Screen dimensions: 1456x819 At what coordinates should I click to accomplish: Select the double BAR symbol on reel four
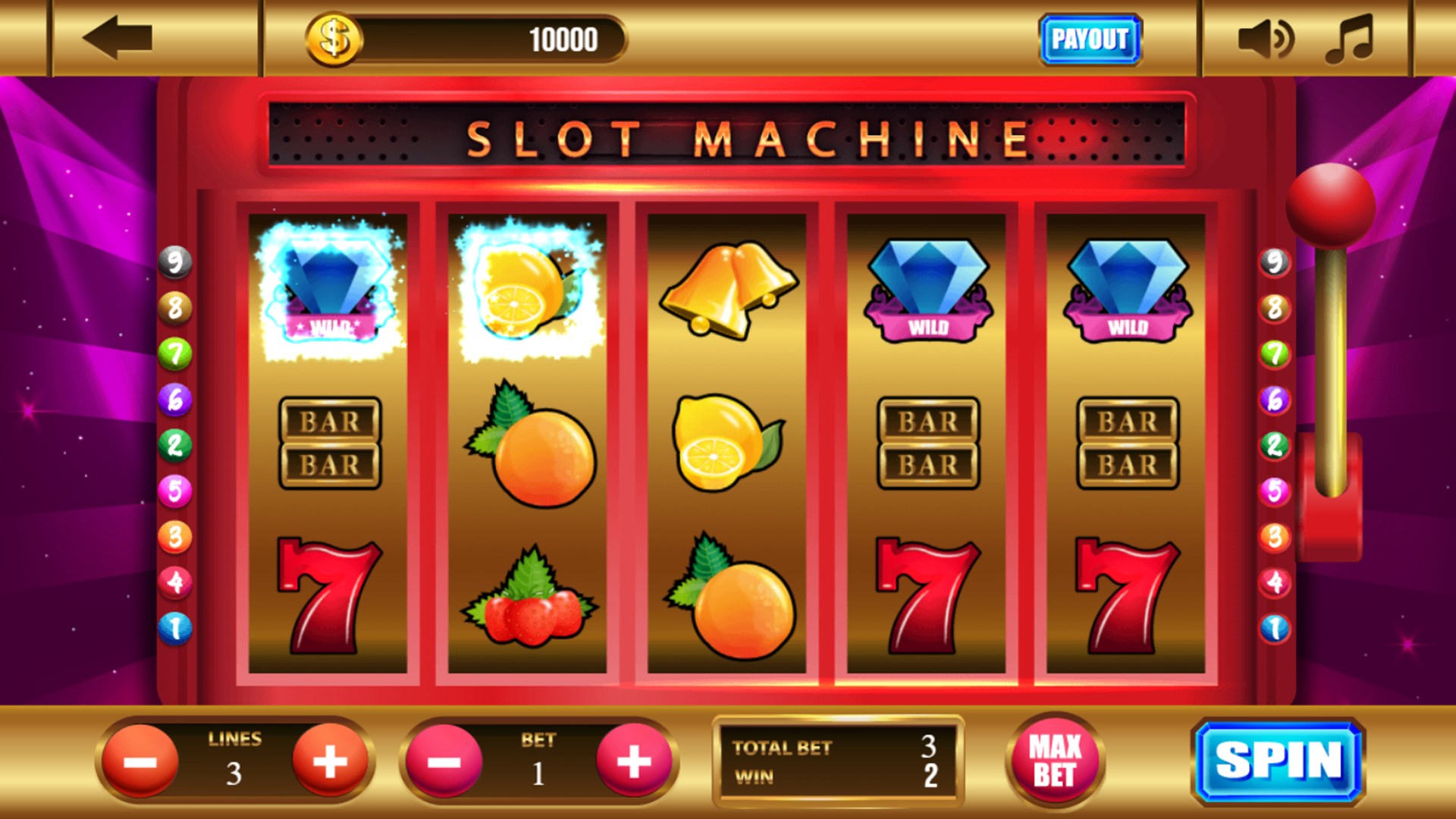click(x=929, y=442)
